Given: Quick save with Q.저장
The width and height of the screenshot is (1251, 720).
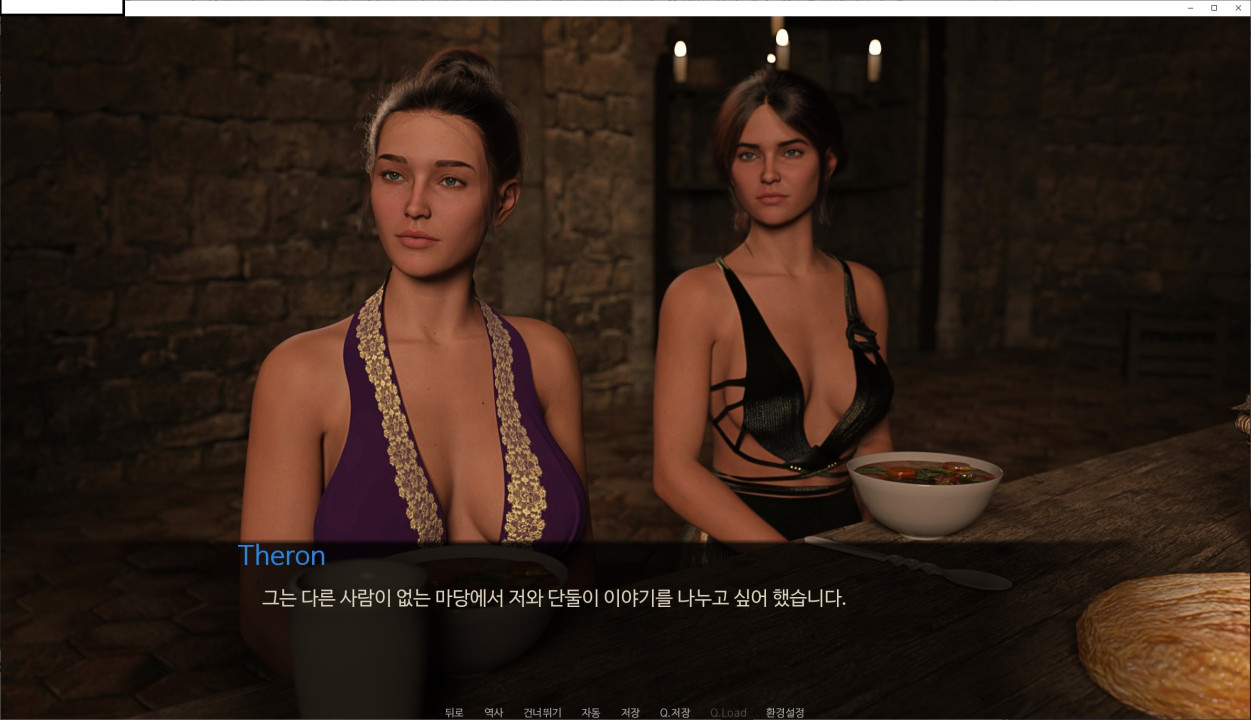Looking at the screenshot, I should (x=674, y=712).
